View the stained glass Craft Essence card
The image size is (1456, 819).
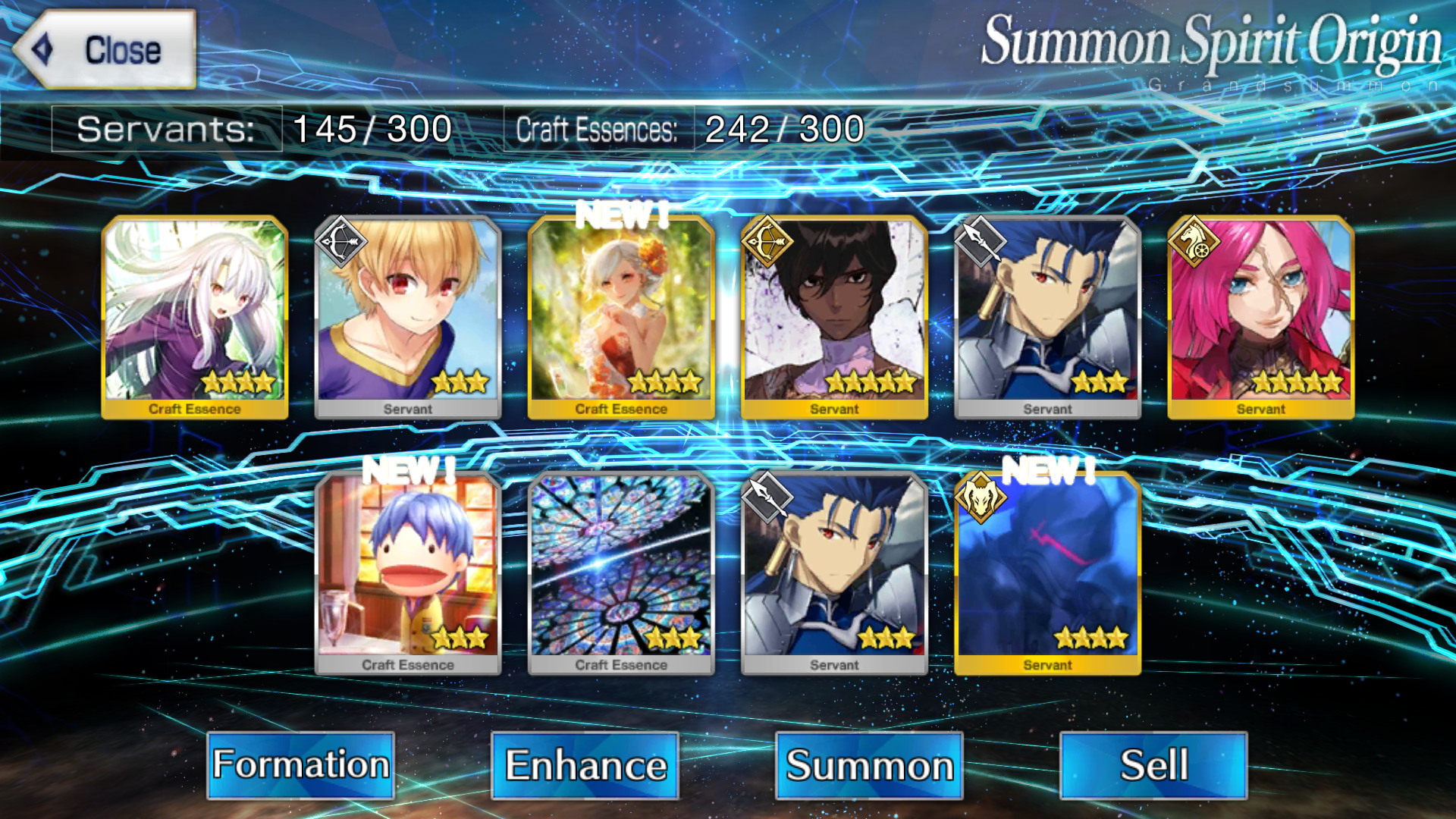coord(621,573)
